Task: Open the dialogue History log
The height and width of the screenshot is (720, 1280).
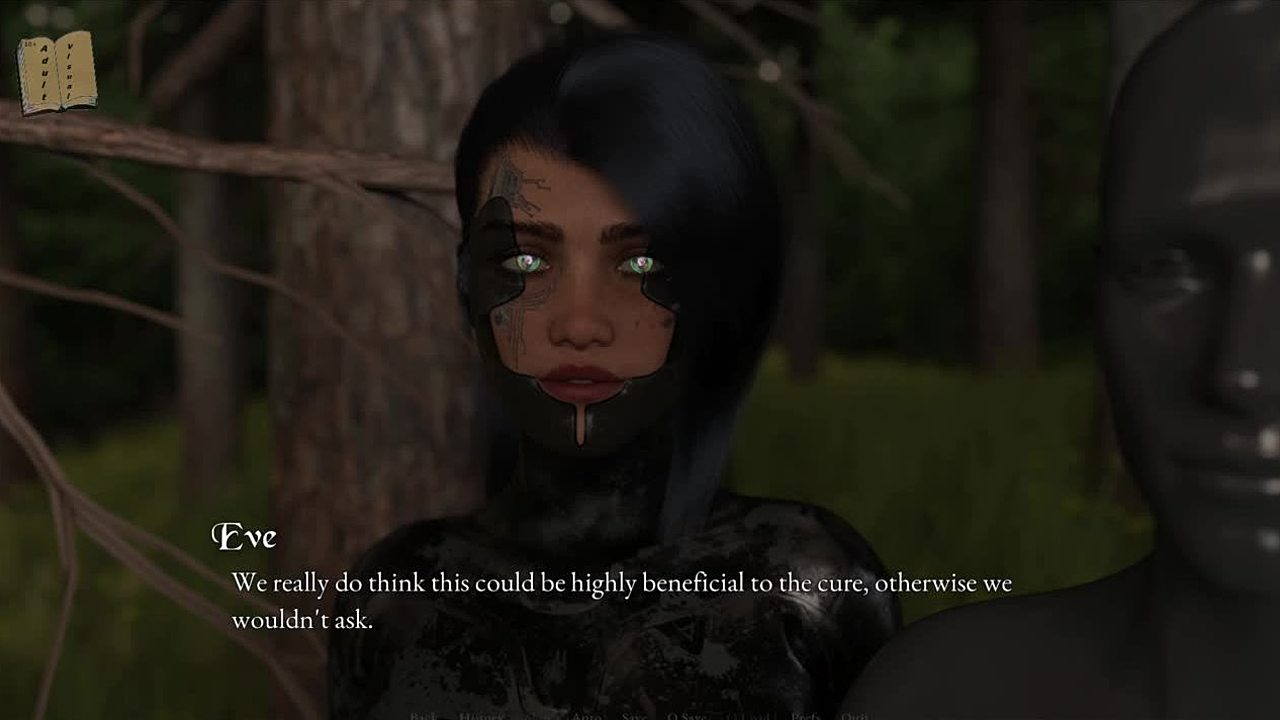Action: click(x=481, y=716)
